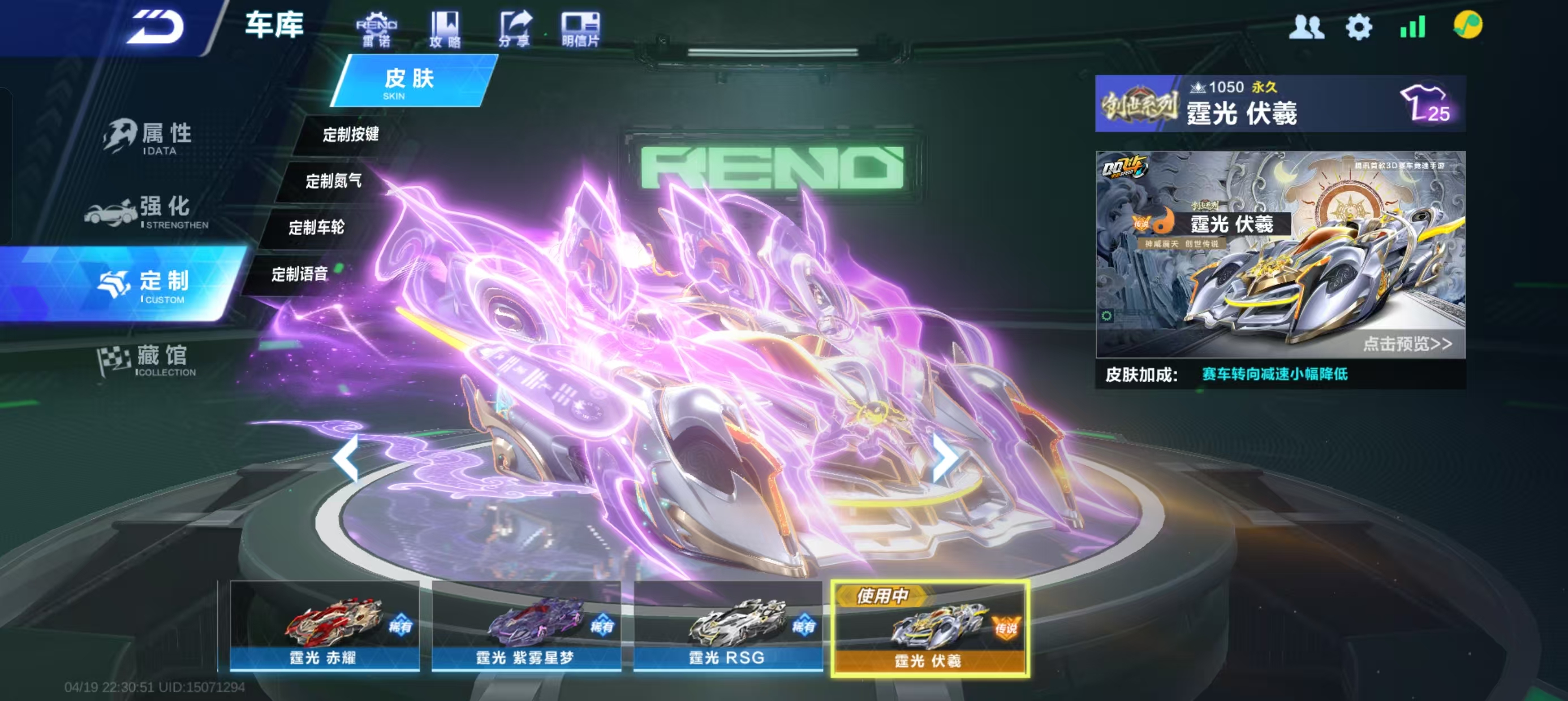This screenshot has height=701, width=1568.
Task: Open the 定制语音 voice customization
Action: [x=299, y=274]
